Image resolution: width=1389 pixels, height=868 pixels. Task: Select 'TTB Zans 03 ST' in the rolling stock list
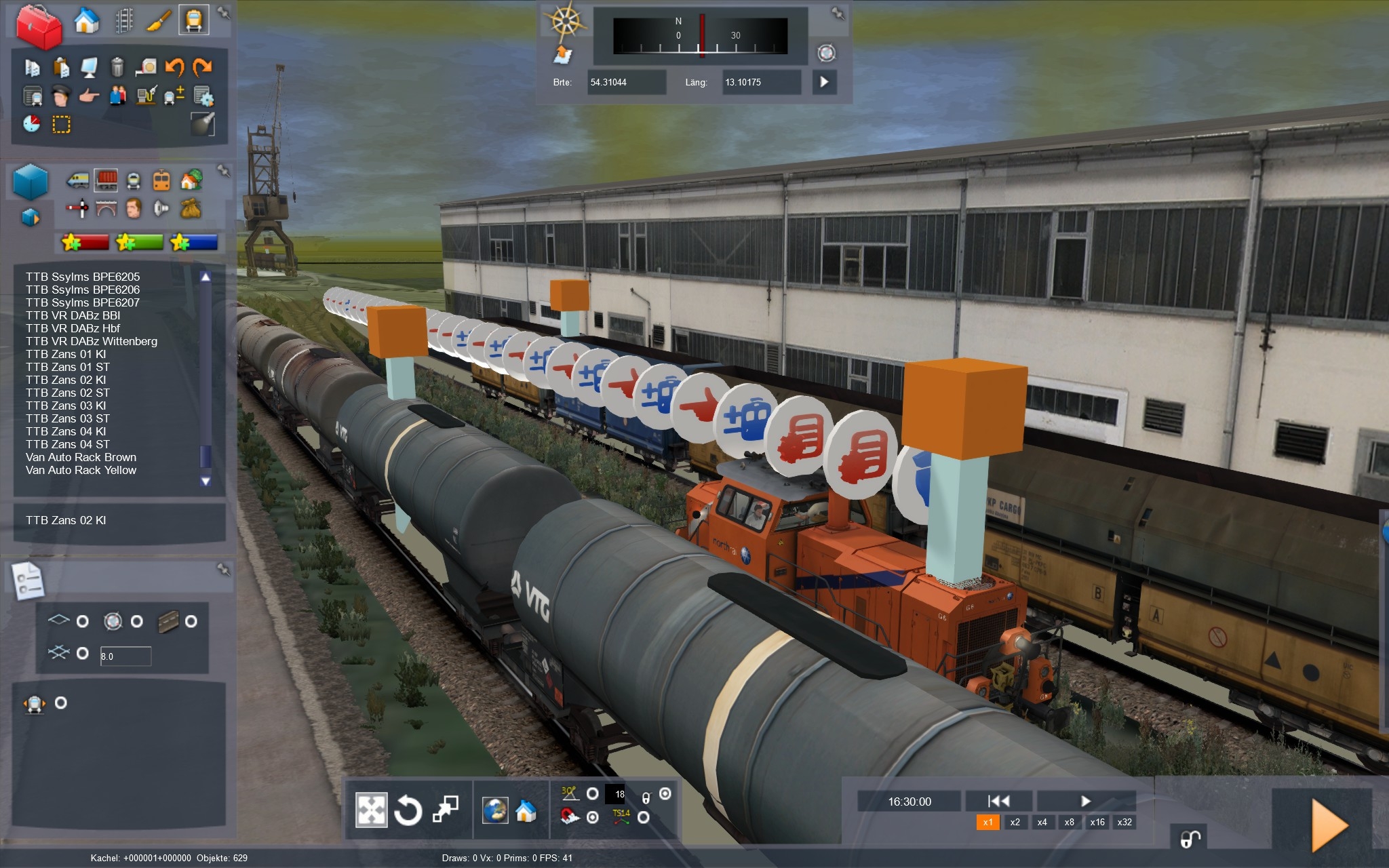pos(68,418)
